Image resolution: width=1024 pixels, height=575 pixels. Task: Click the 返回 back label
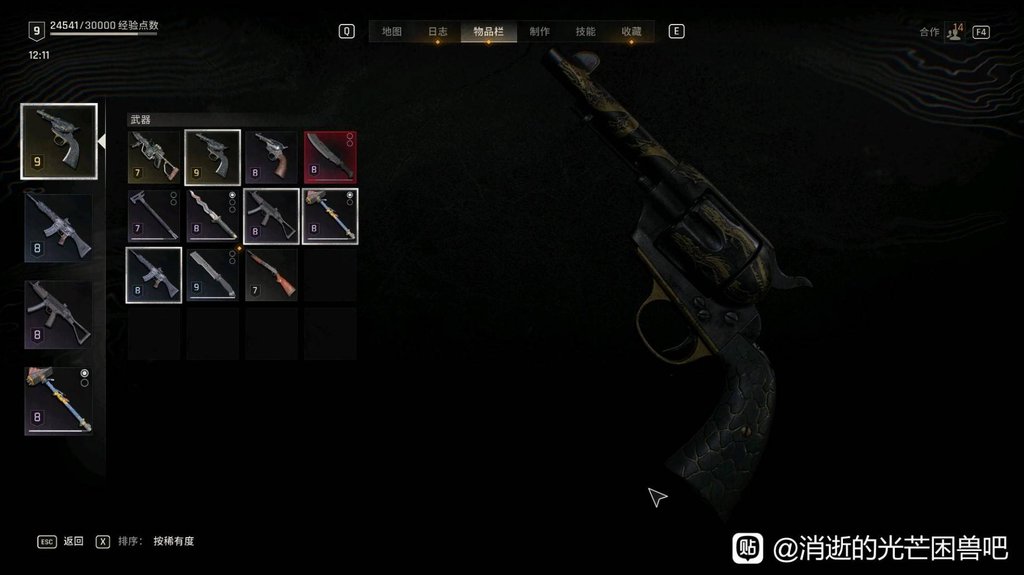pos(73,541)
